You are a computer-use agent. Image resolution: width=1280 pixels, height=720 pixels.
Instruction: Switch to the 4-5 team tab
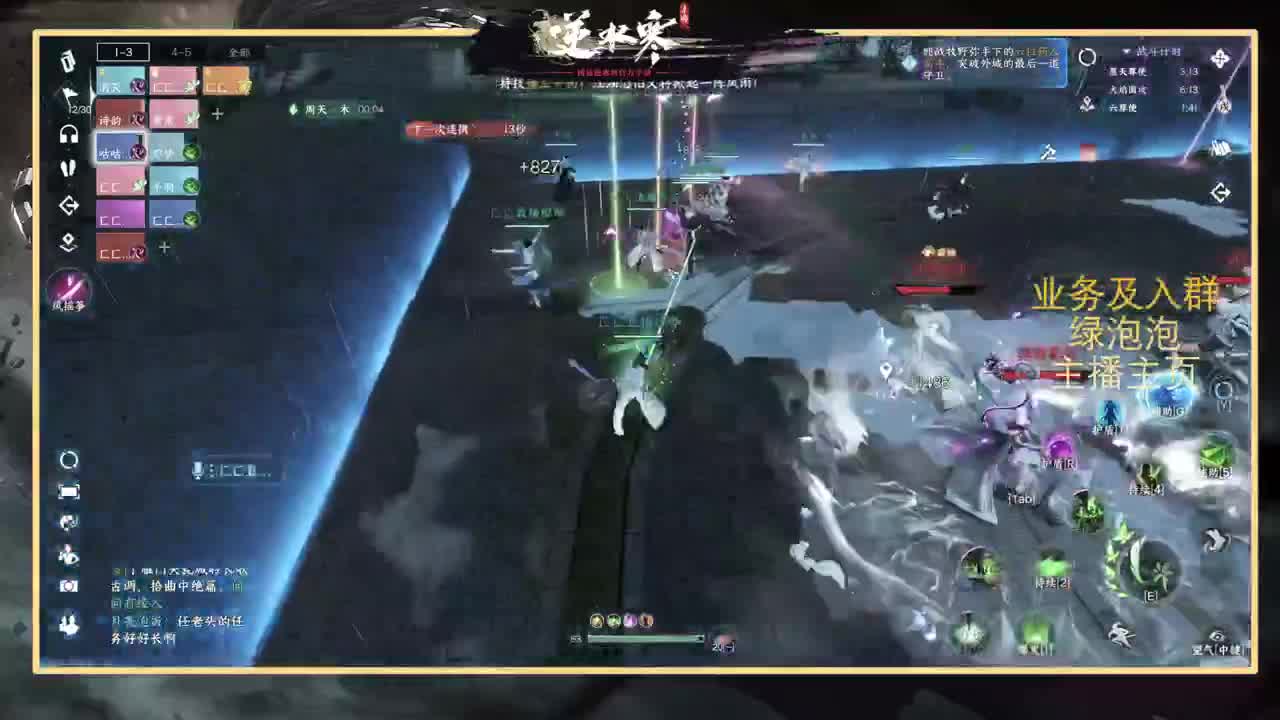point(181,53)
